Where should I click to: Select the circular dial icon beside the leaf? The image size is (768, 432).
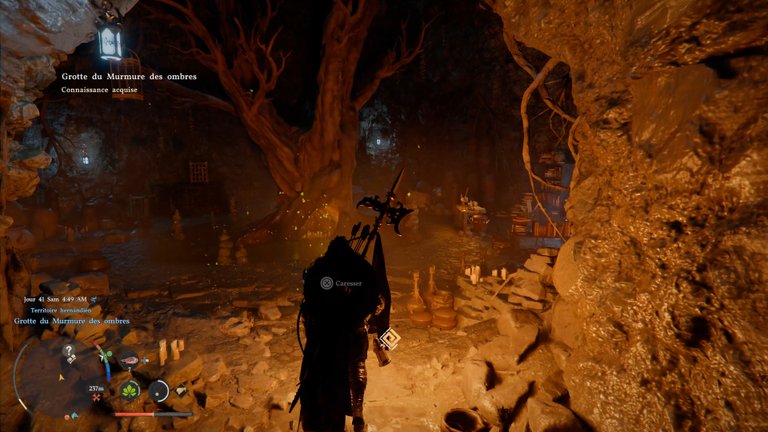pyautogui.click(x=158, y=390)
